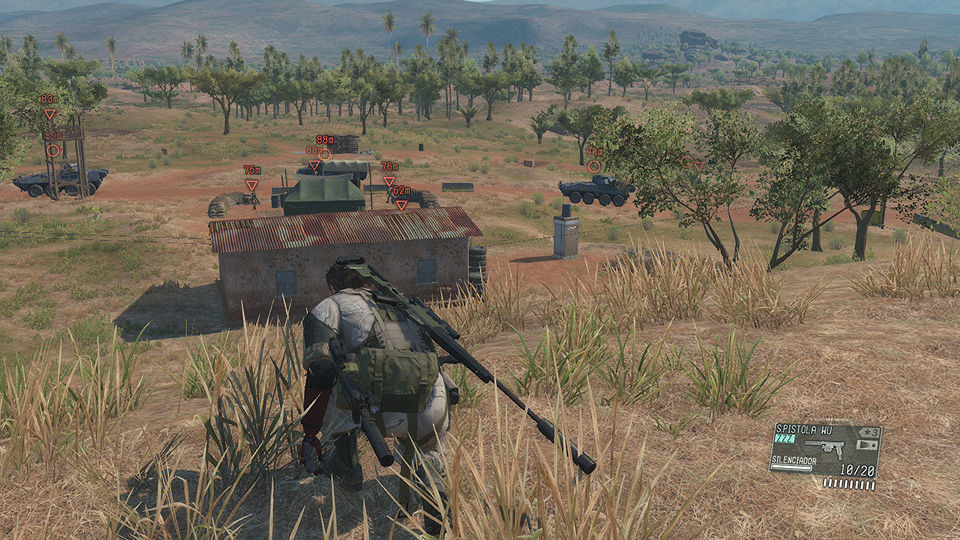Click the 62m enemy marker

coord(401,204)
